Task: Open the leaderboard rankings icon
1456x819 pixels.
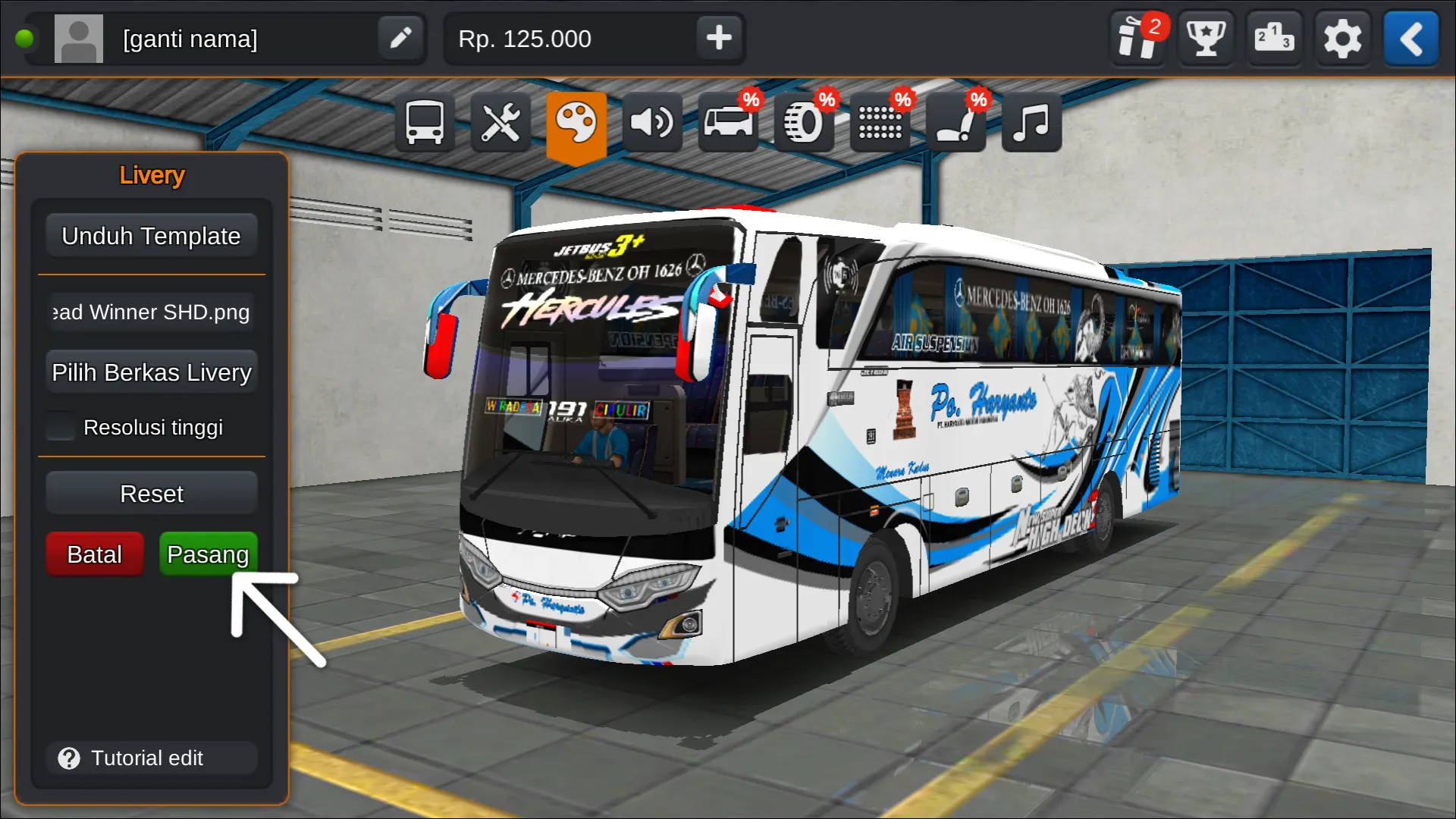Action: pyautogui.click(x=1274, y=38)
